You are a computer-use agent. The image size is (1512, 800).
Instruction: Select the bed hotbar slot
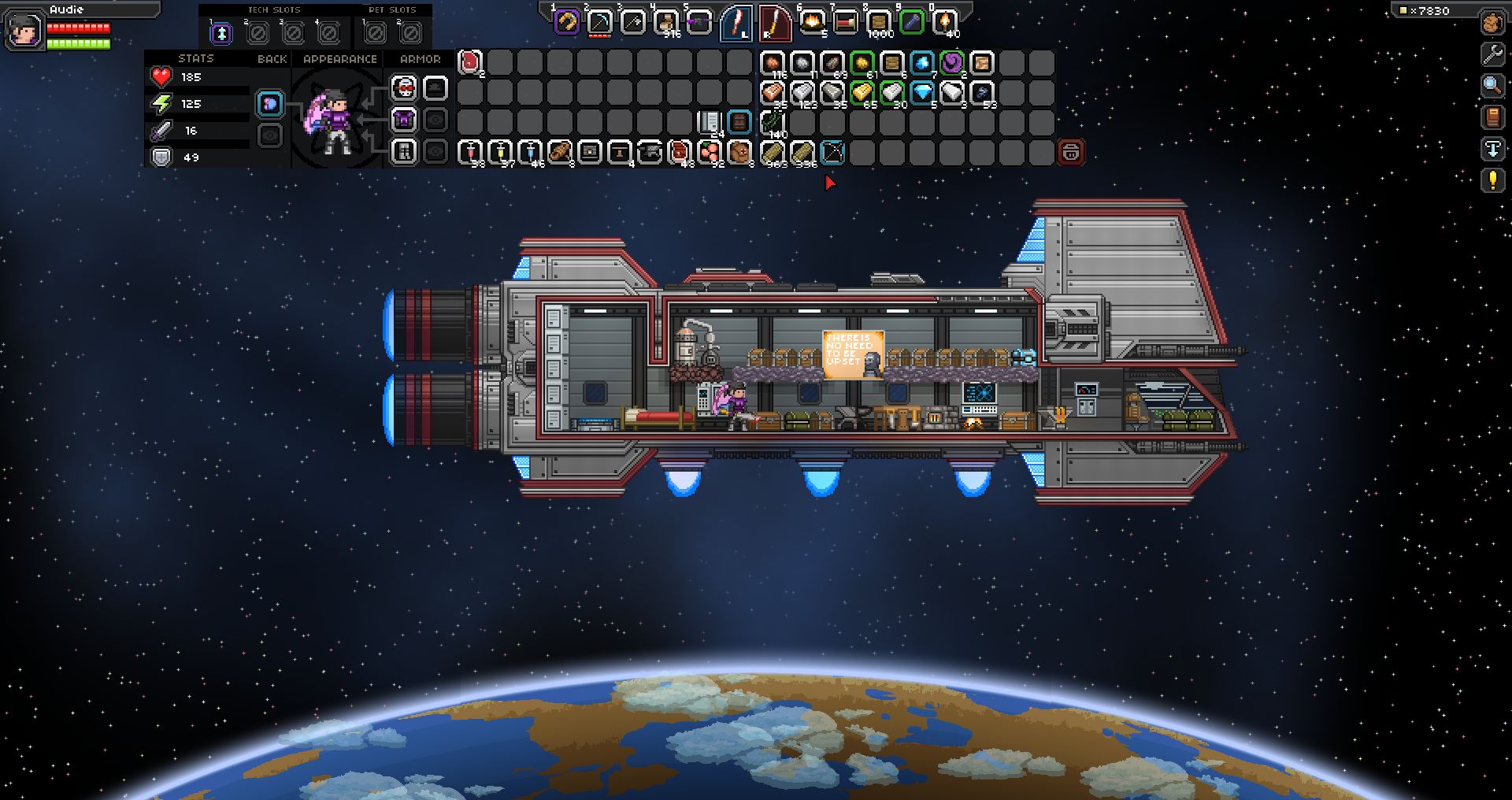tap(845, 22)
